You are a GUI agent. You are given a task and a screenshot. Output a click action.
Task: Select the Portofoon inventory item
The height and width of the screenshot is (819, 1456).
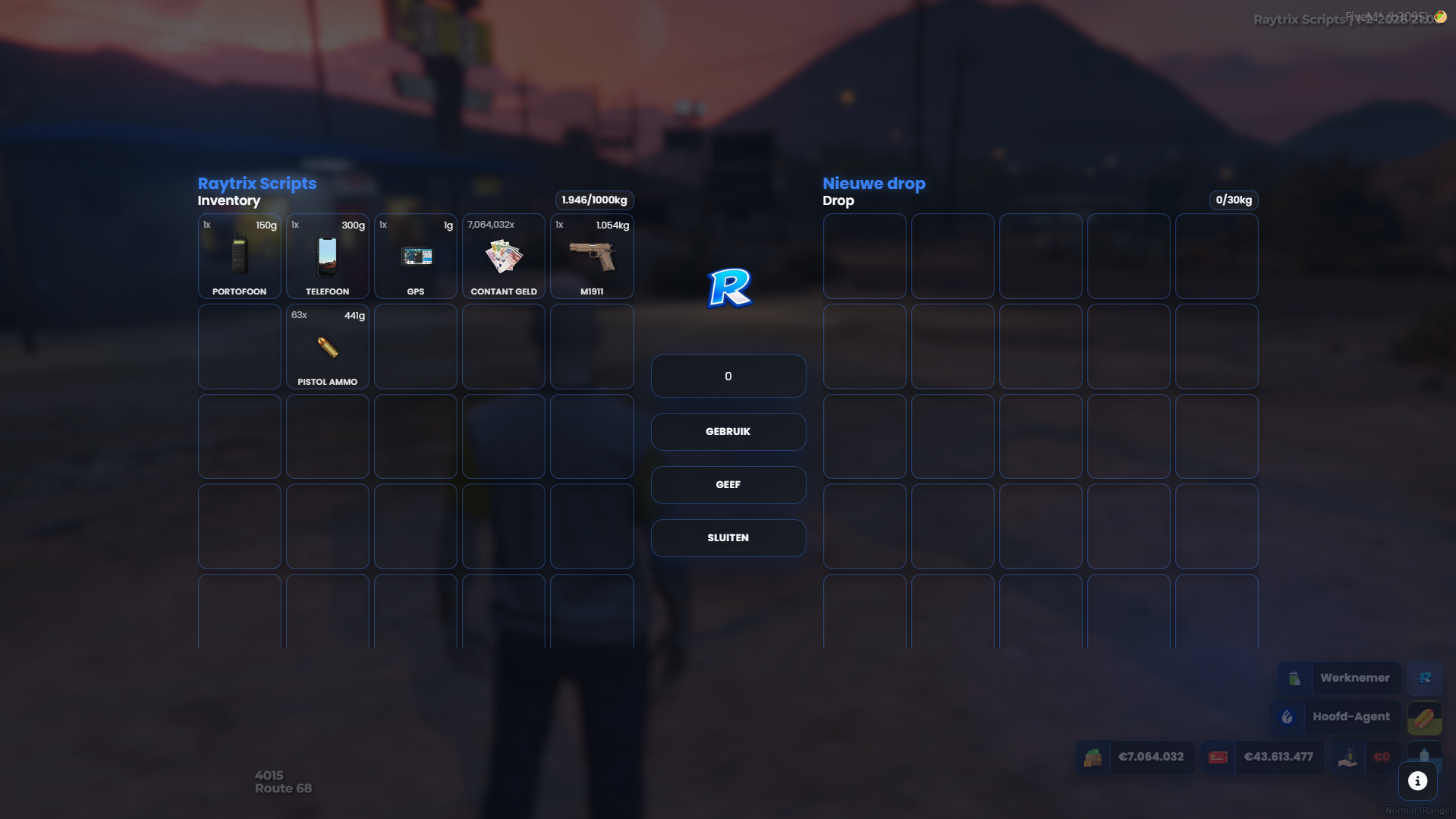[239, 257]
